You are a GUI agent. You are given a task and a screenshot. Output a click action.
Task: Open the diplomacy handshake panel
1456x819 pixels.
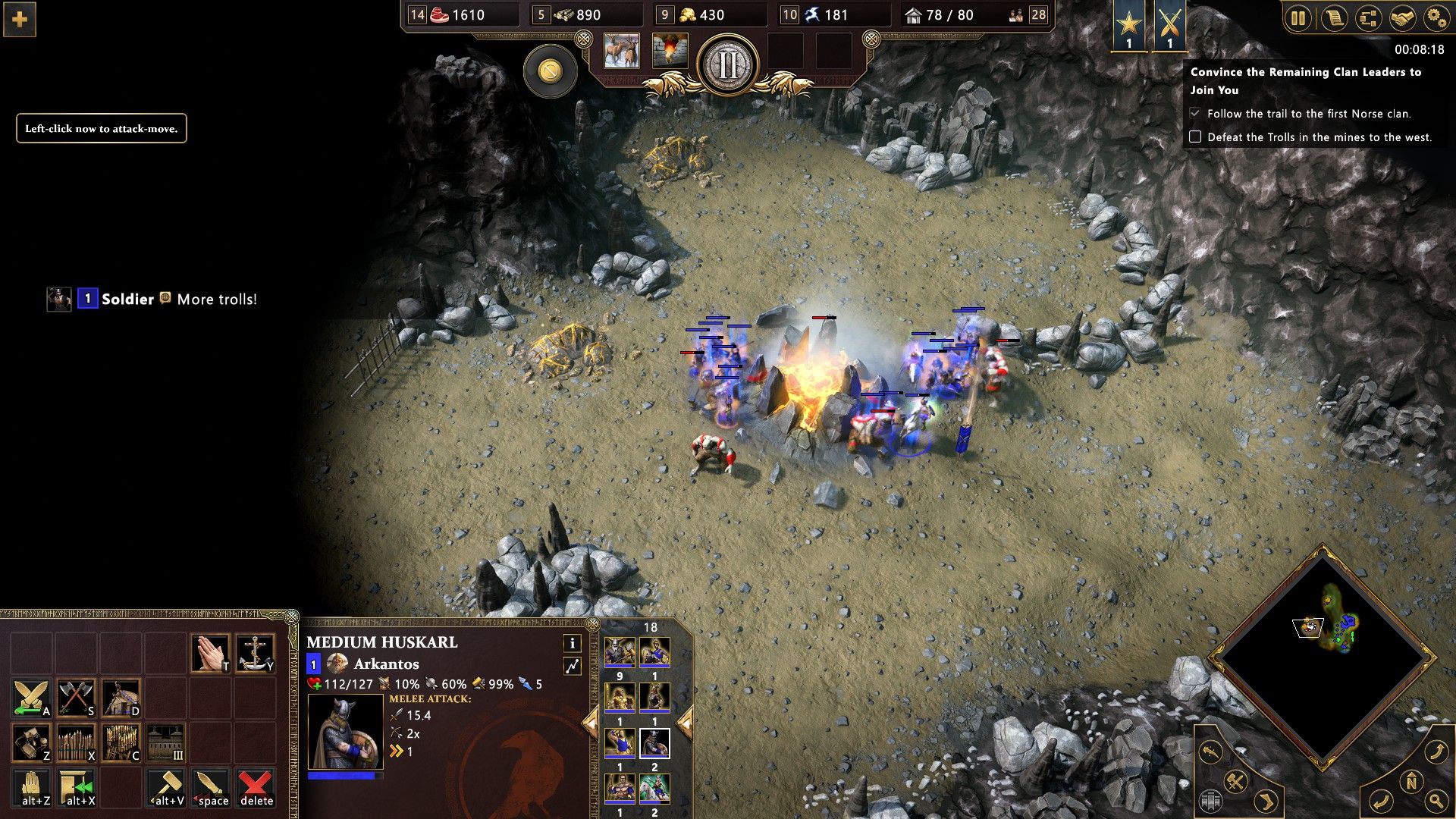click(x=1402, y=17)
